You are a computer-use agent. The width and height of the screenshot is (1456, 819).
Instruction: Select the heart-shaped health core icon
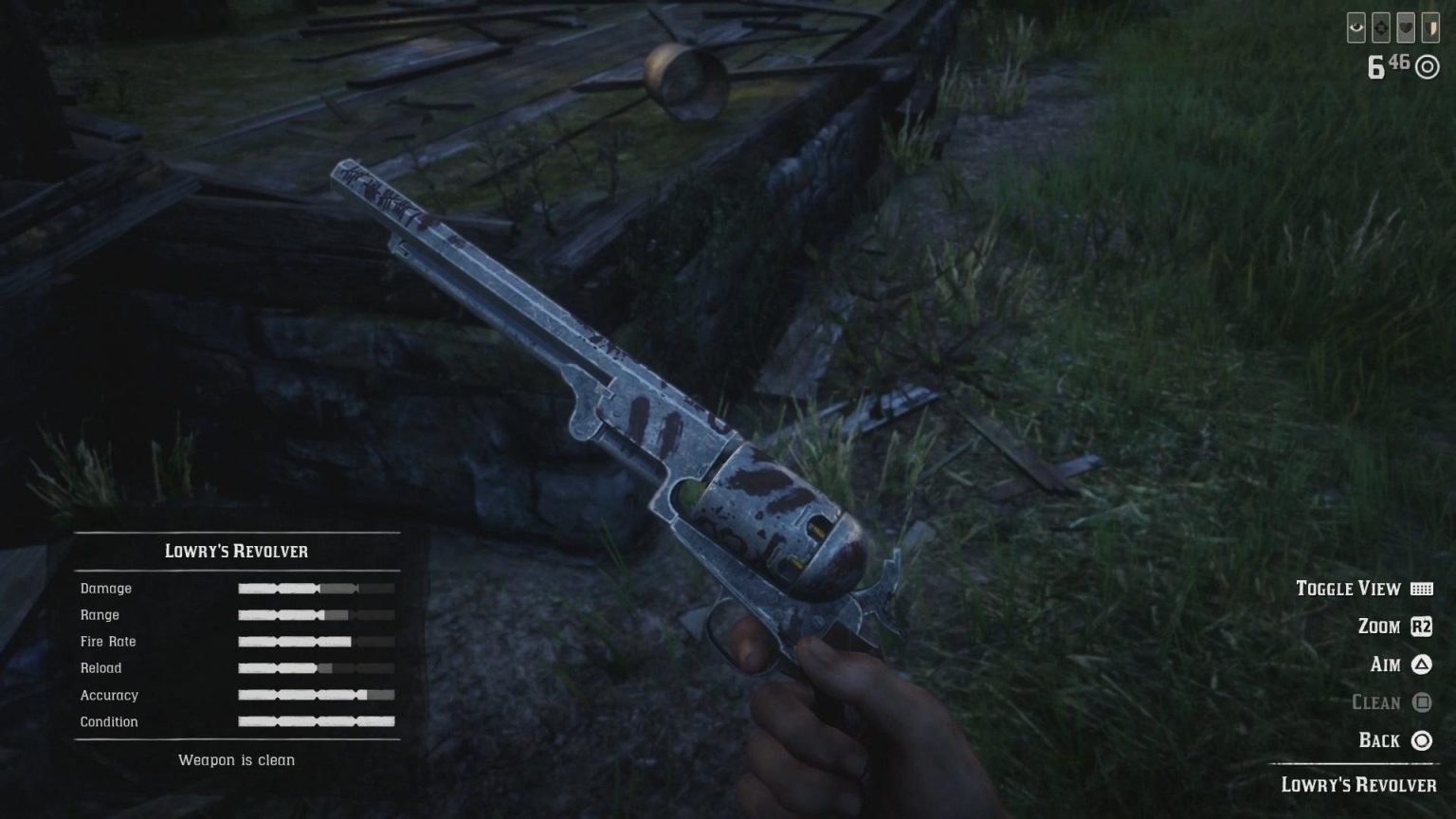tap(1406, 27)
